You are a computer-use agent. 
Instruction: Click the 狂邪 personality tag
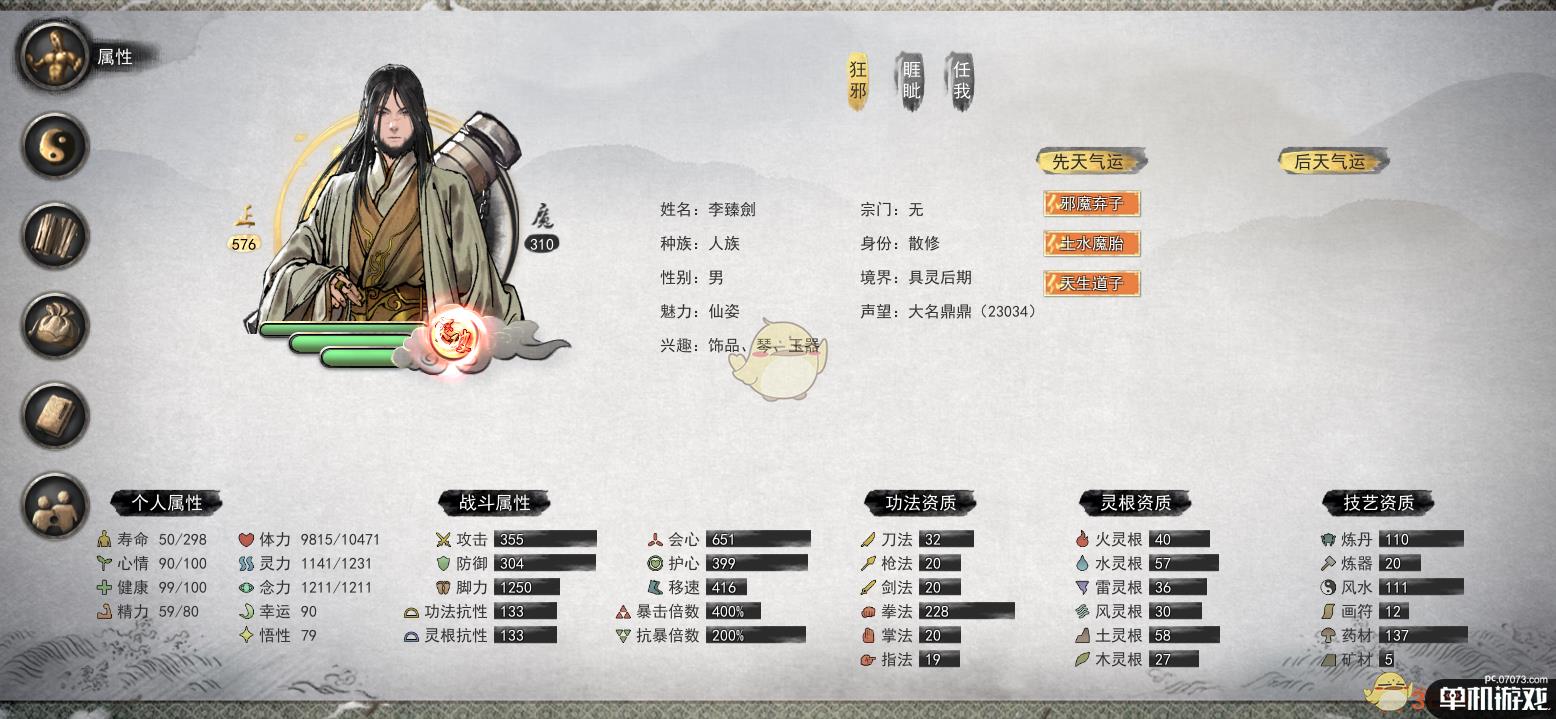[x=858, y=82]
